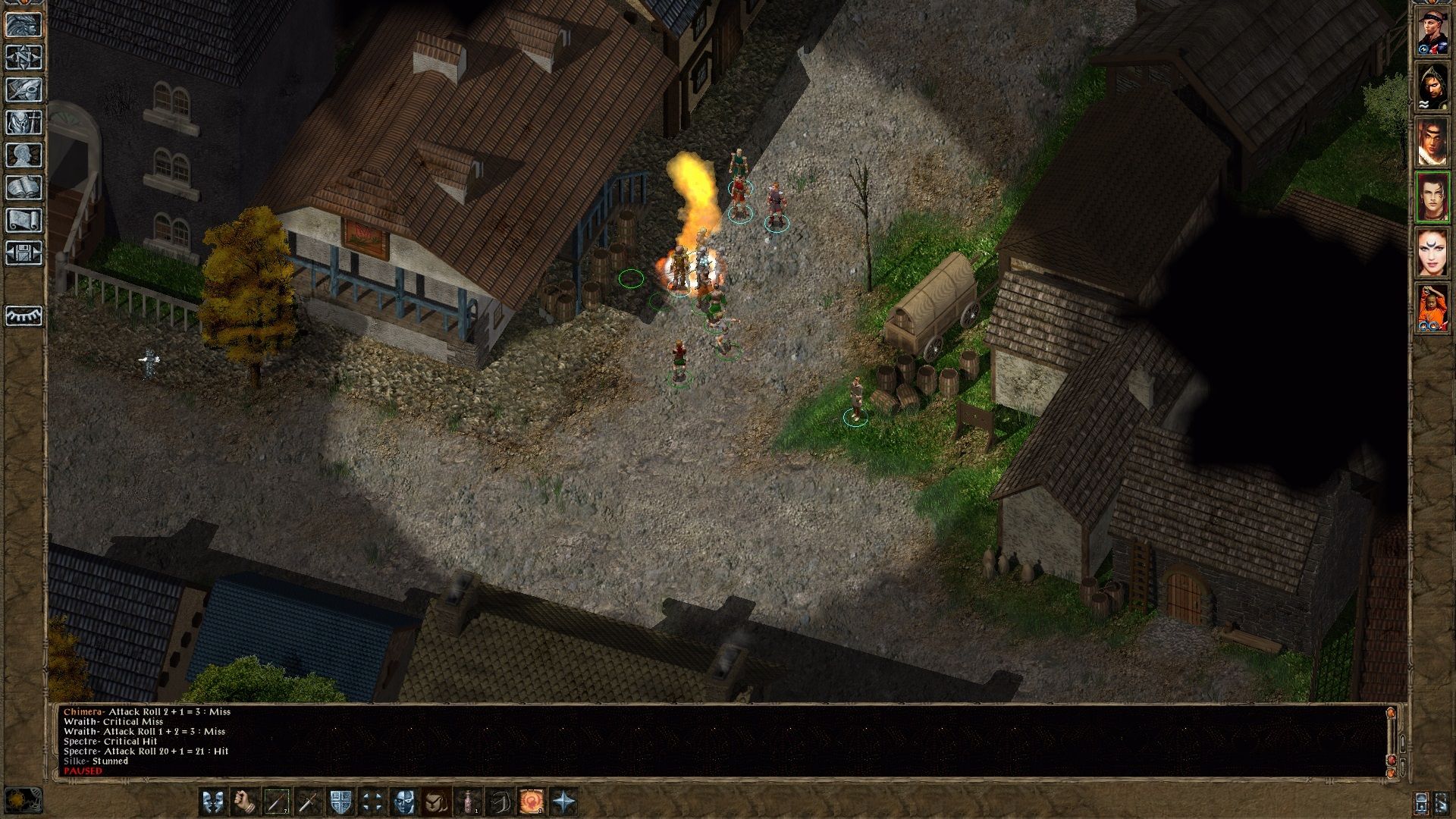Select the orange-robed monk portrait
This screenshot has height=819, width=1456.
click(x=1433, y=308)
